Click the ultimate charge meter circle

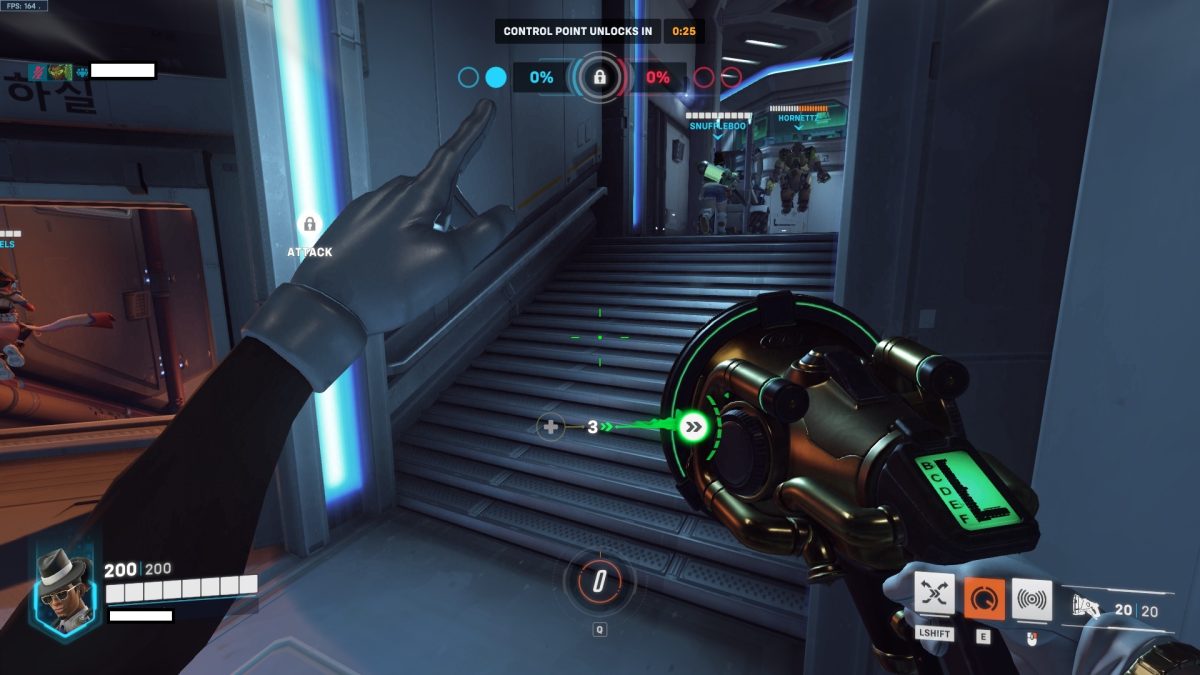click(x=599, y=583)
